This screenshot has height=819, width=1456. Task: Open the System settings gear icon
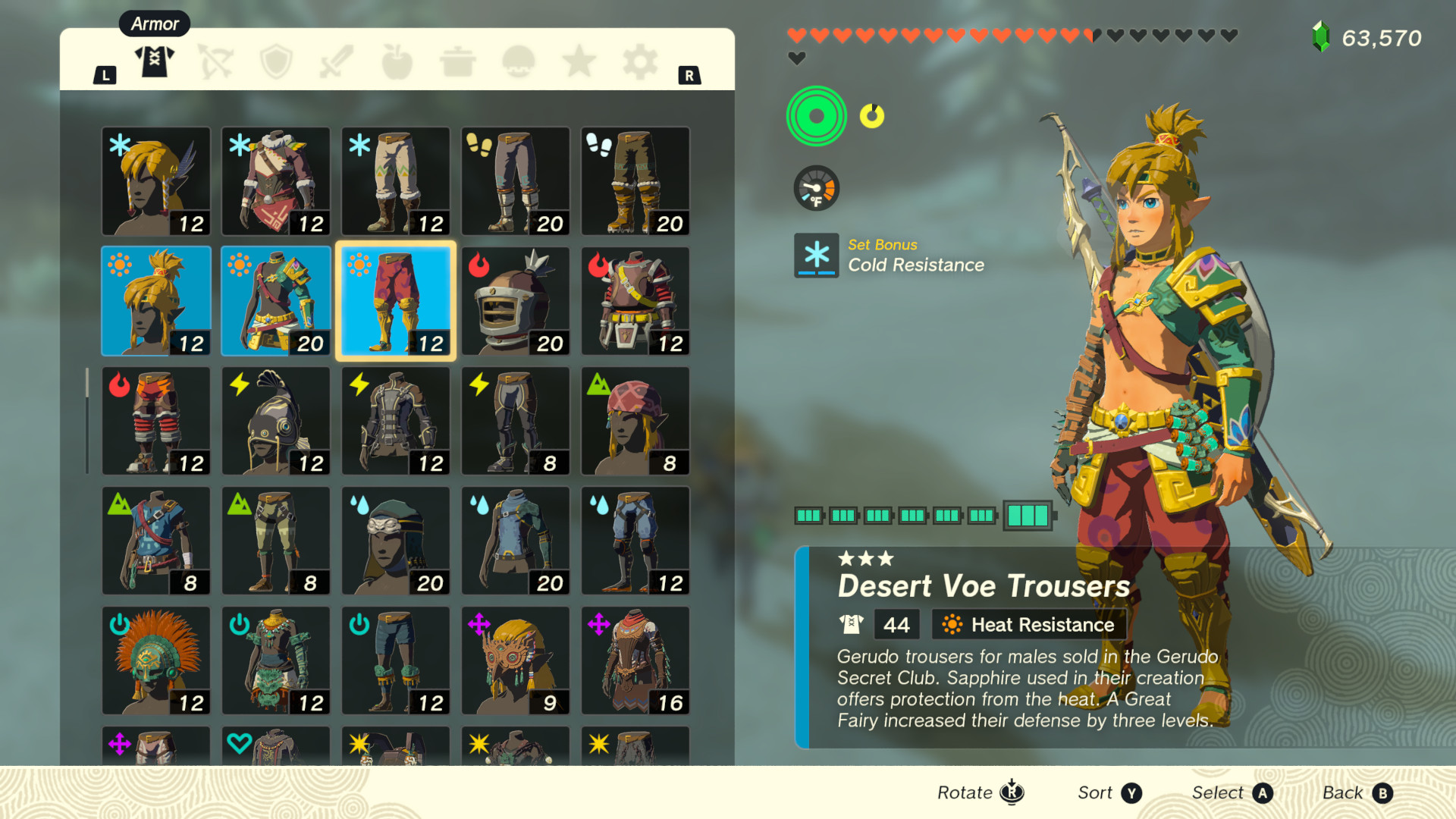tap(639, 61)
